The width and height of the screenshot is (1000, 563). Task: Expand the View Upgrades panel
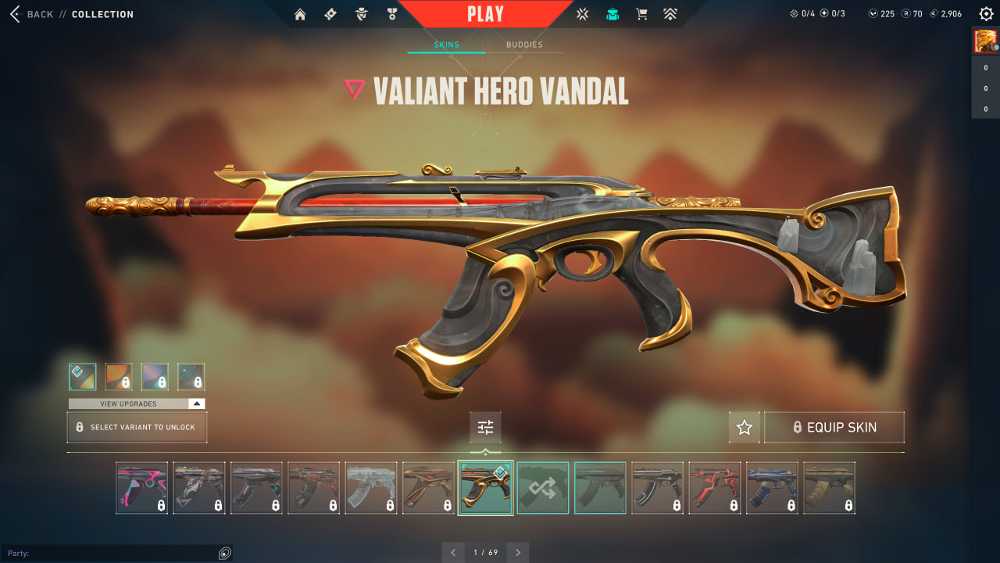pyautogui.click(x=137, y=403)
